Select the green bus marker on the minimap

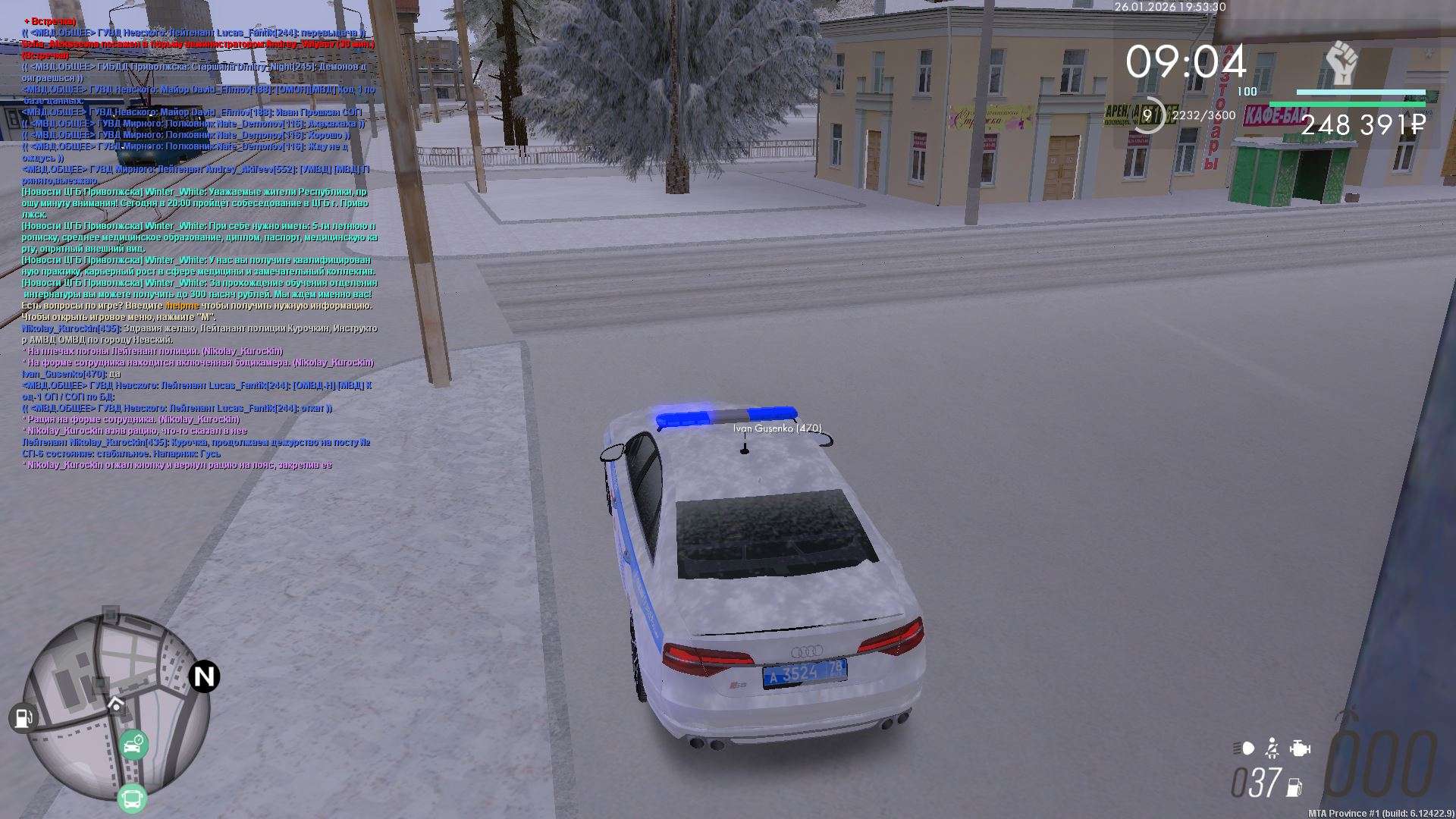click(x=132, y=799)
